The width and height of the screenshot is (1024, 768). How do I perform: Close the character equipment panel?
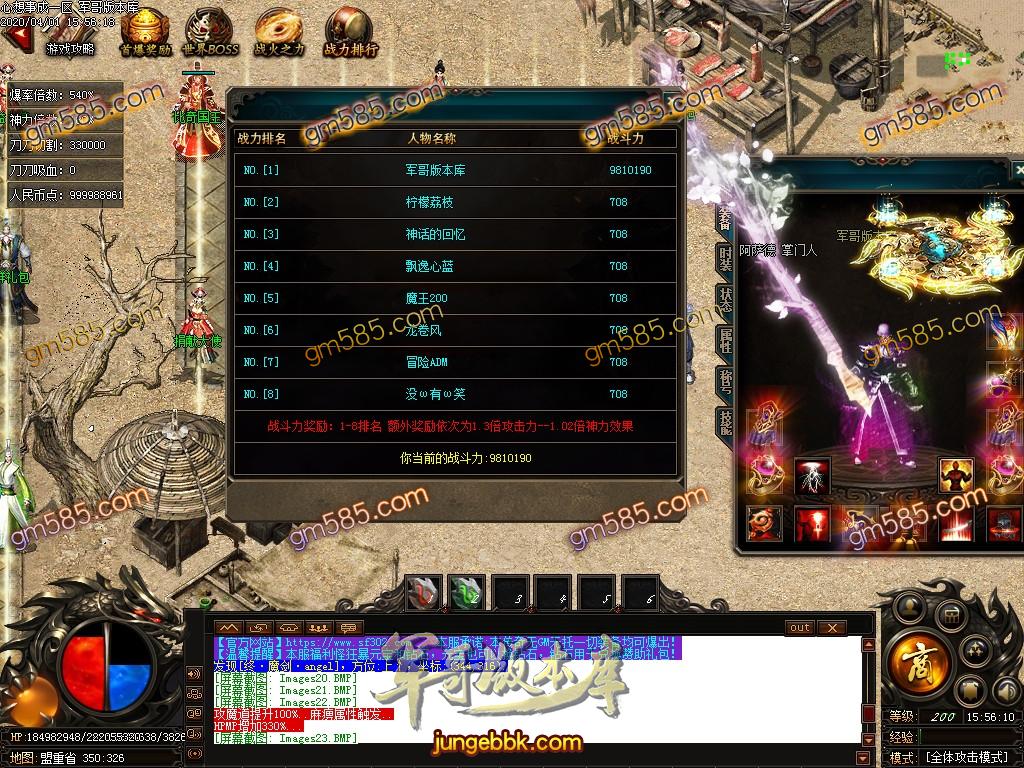(x=1018, y=170)
